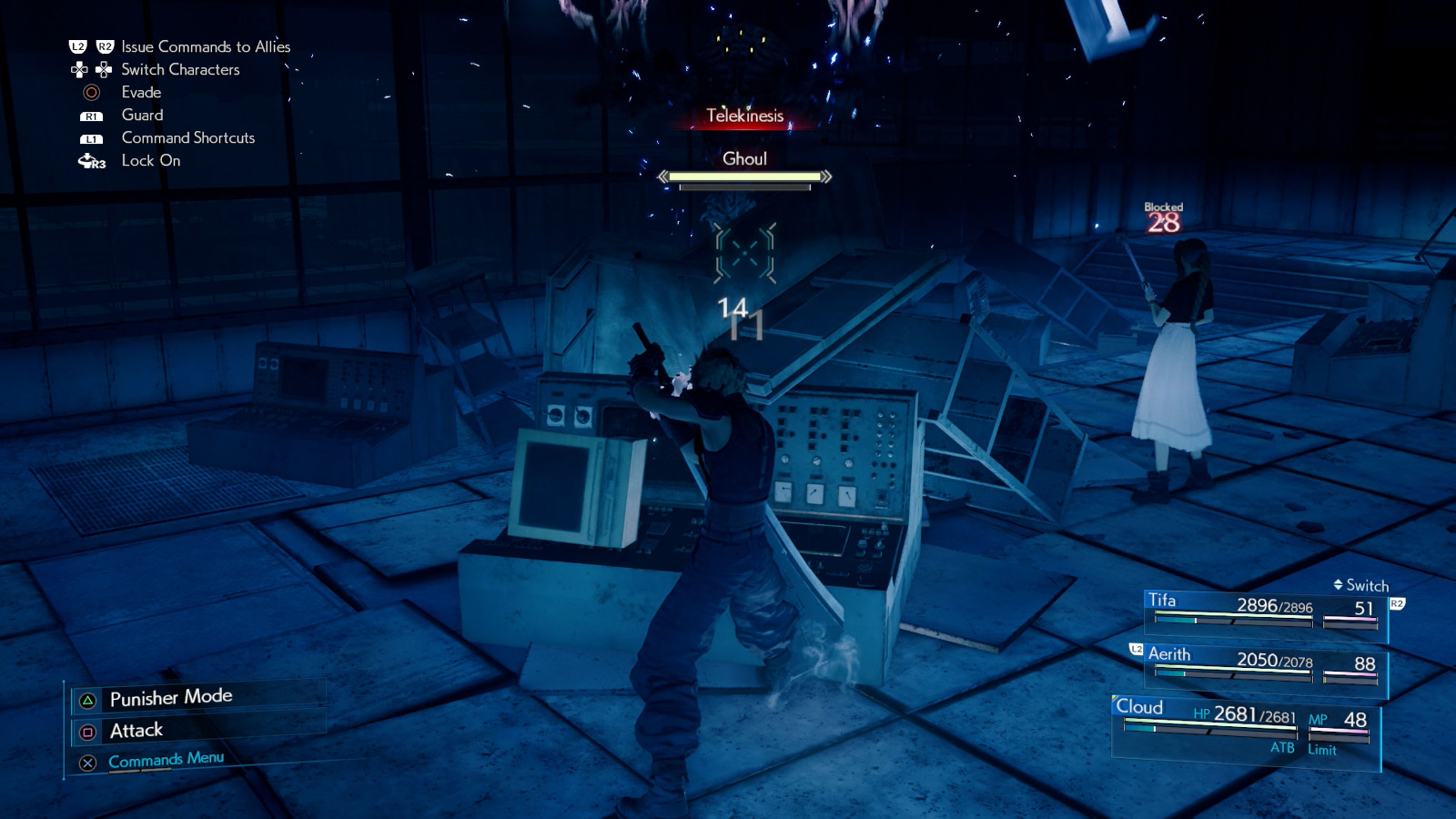Open the Commands Menu

coord(166,760)
